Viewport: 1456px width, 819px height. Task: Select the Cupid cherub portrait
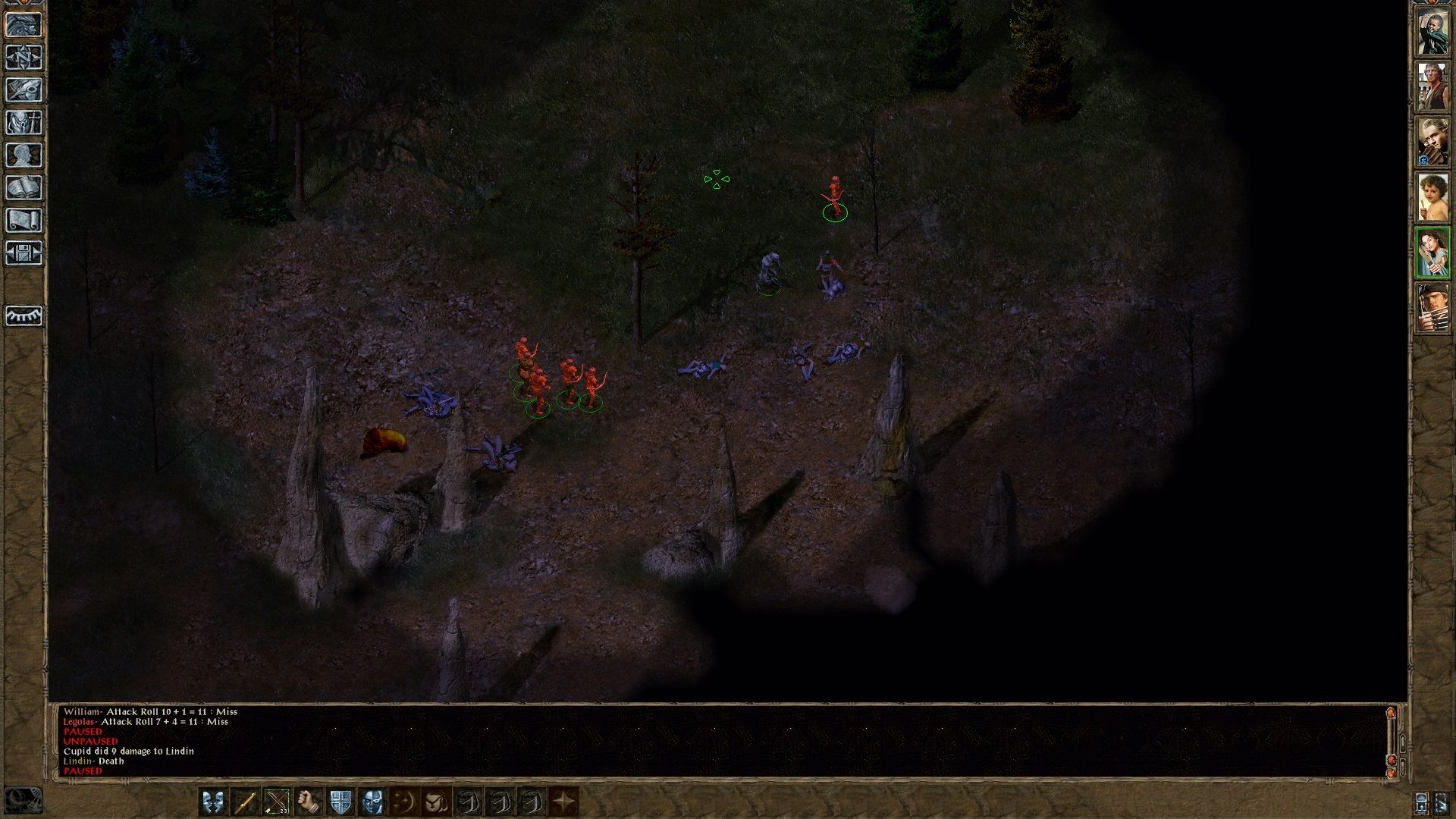(1432, 197)
